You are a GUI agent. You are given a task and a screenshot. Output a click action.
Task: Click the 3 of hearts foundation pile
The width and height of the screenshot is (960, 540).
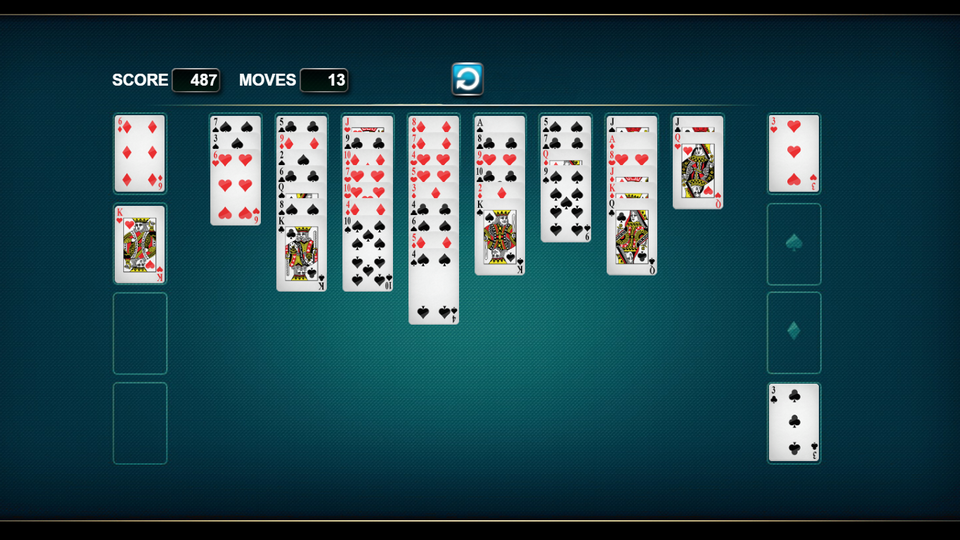click(x=794, y=153)
